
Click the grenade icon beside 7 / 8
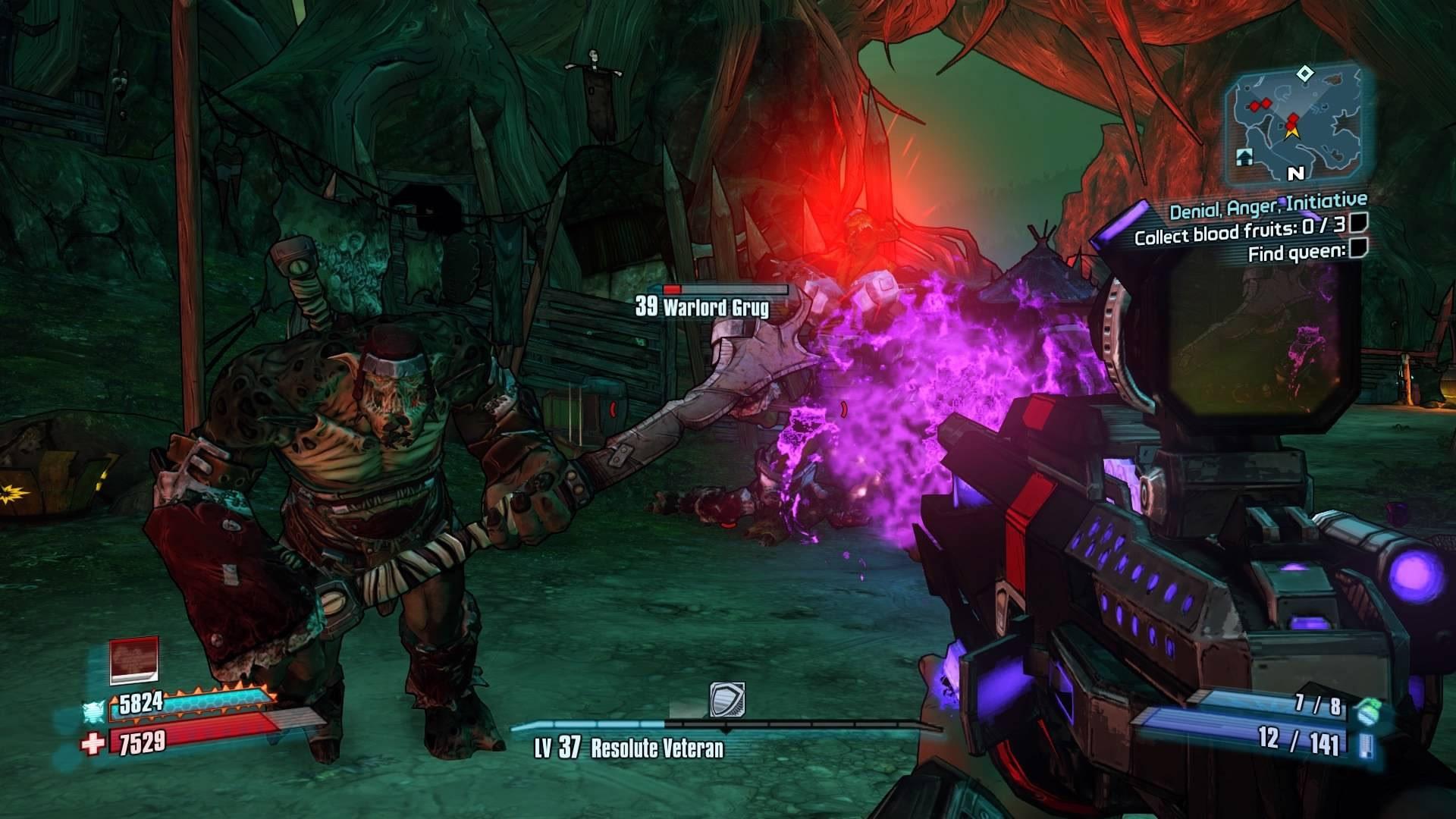point(1366,711)
